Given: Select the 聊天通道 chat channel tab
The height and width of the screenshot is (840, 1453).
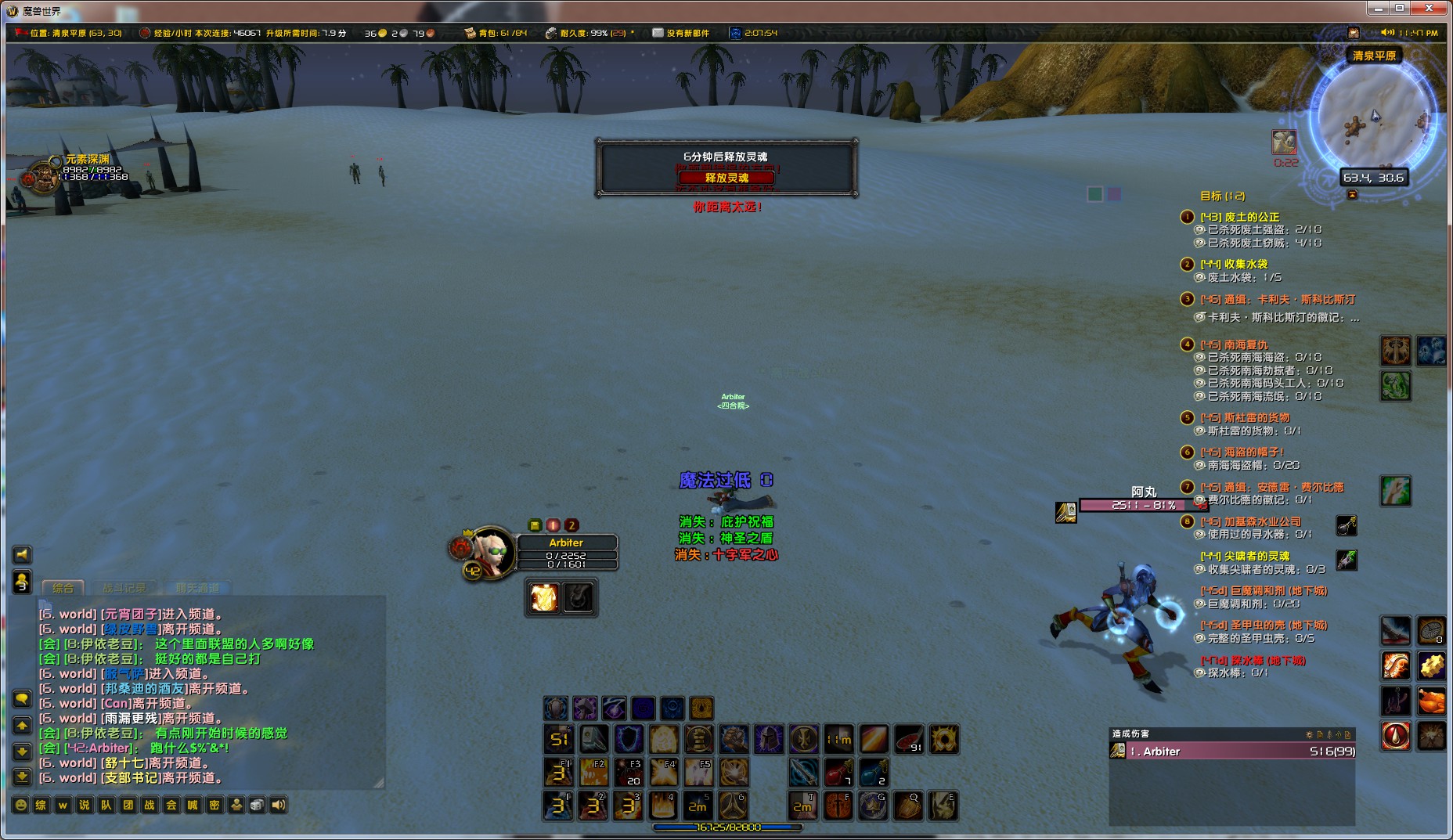Looking at the screenshot, I should (x=197, y=587).
